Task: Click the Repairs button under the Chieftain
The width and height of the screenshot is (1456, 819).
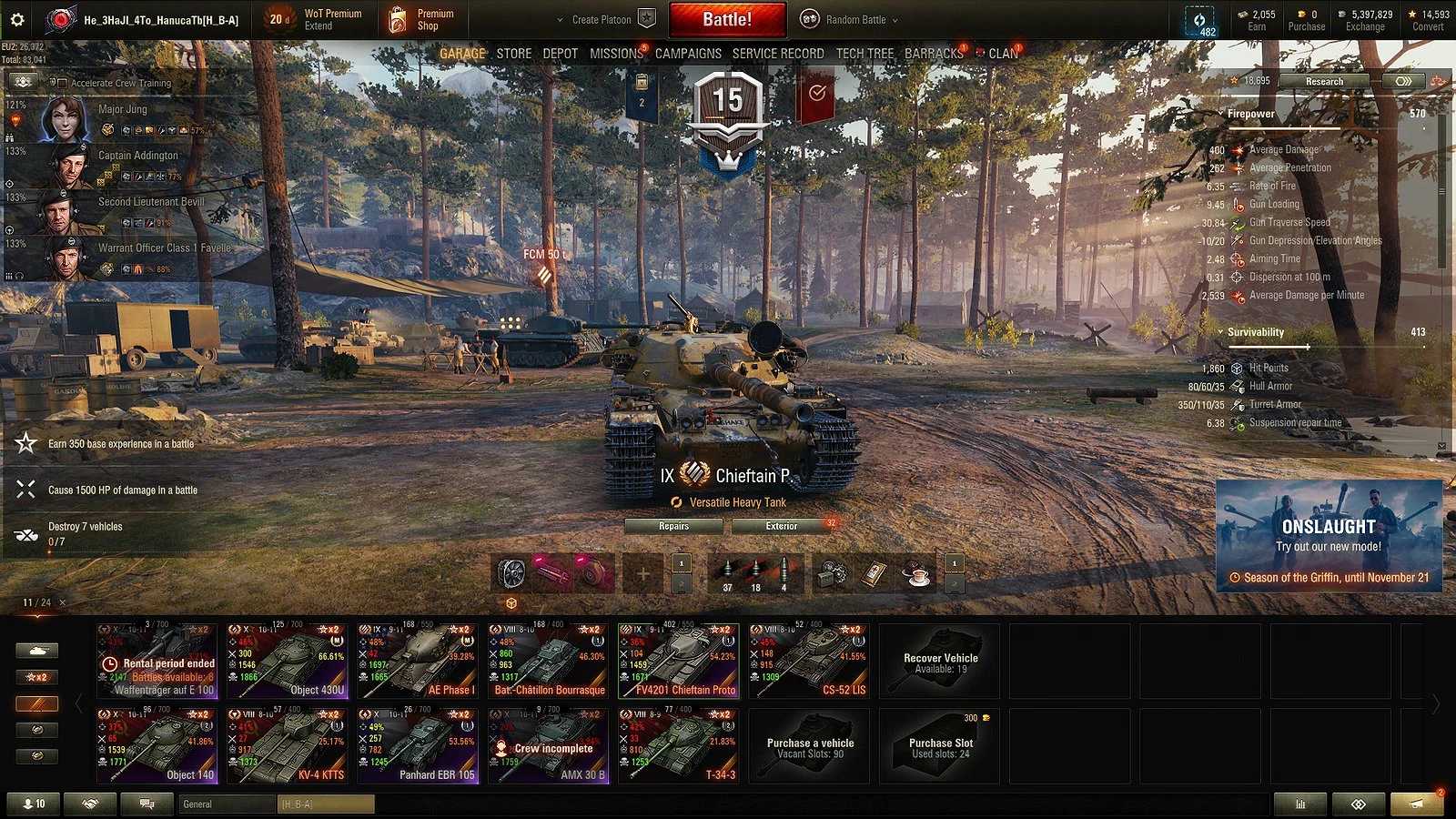Action: [x=673, y=526]
